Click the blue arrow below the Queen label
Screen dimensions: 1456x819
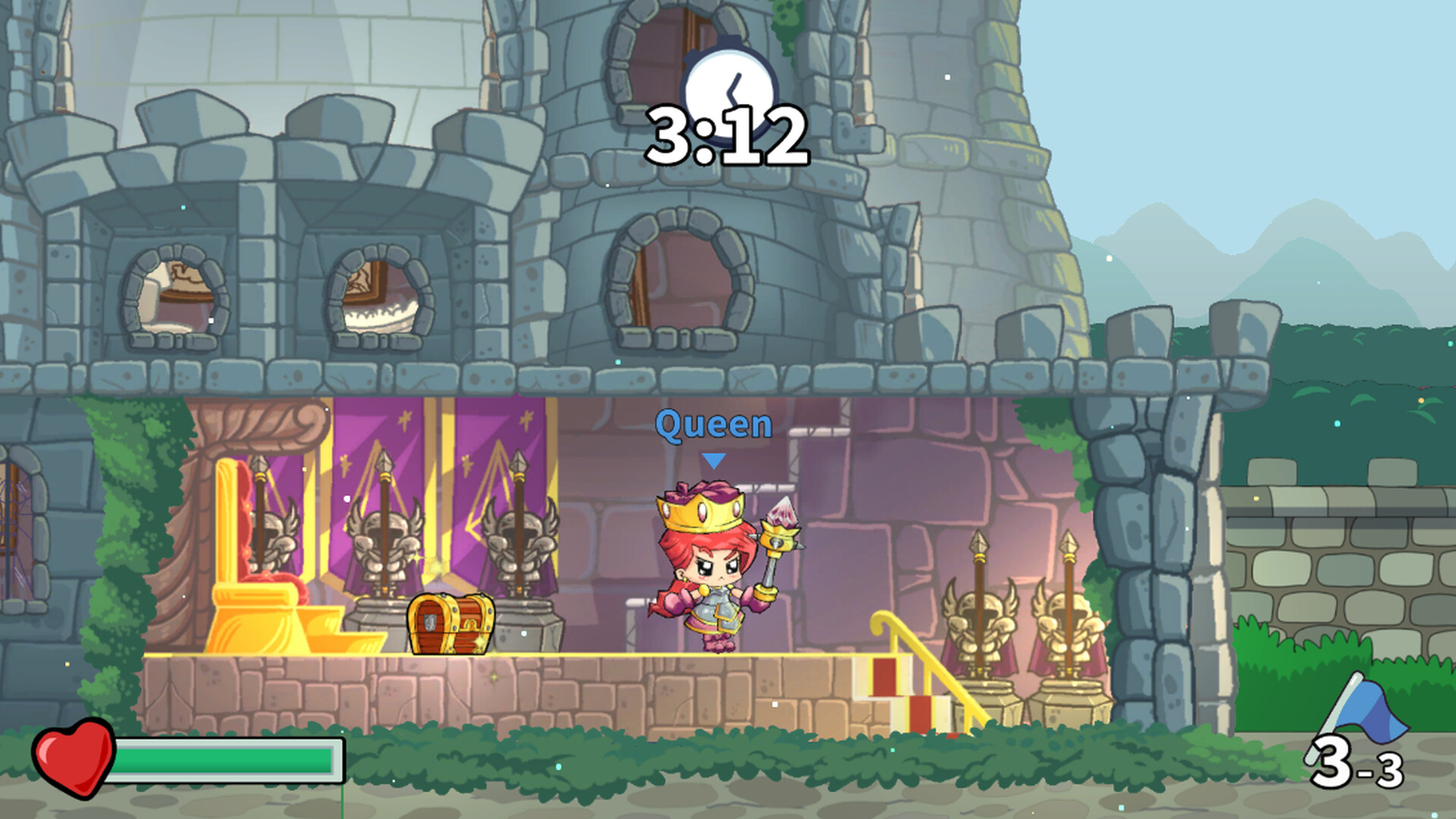713,458
